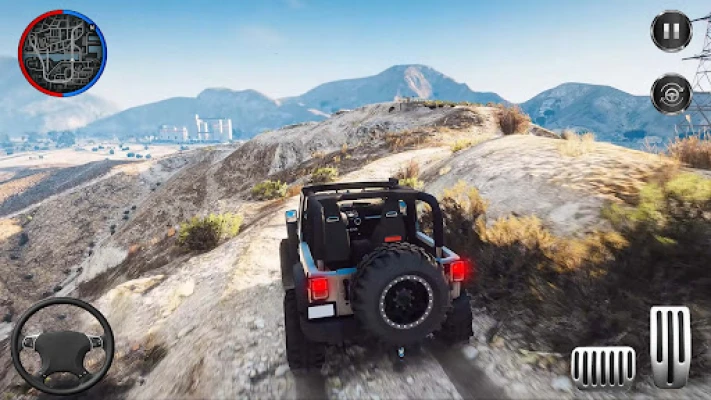Hit the brake pedal
The image size is (711, 400).
tap(603, 367)
